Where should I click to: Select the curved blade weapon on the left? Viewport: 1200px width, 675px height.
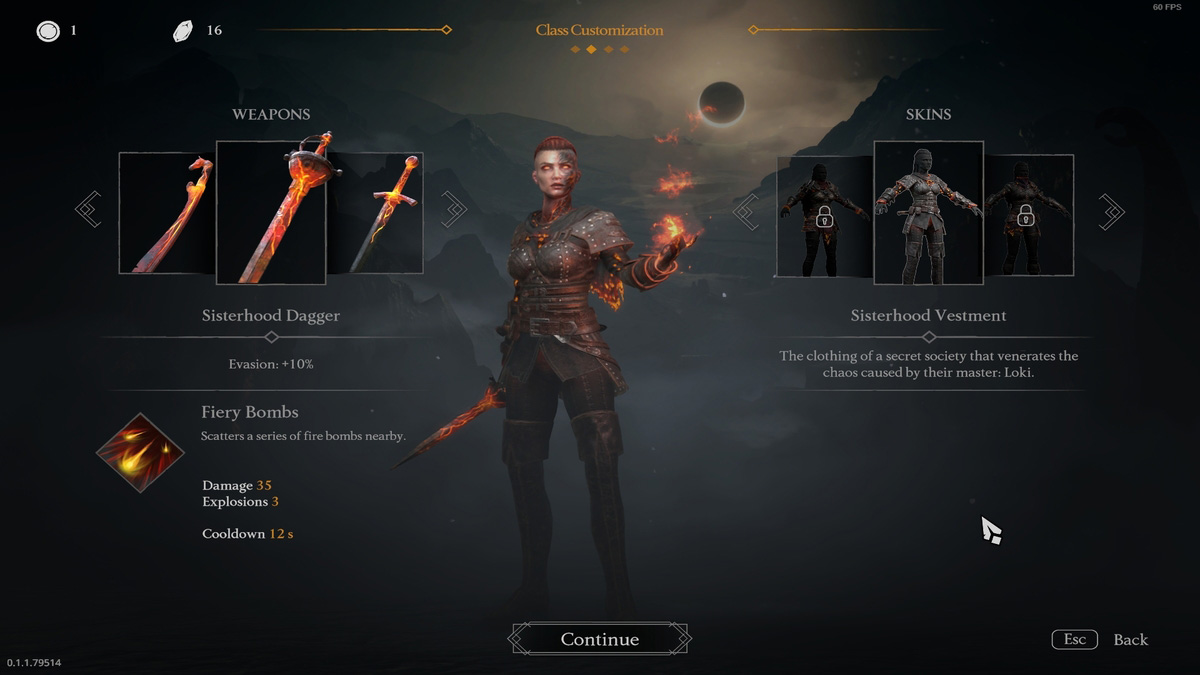(x=167, y=213)
